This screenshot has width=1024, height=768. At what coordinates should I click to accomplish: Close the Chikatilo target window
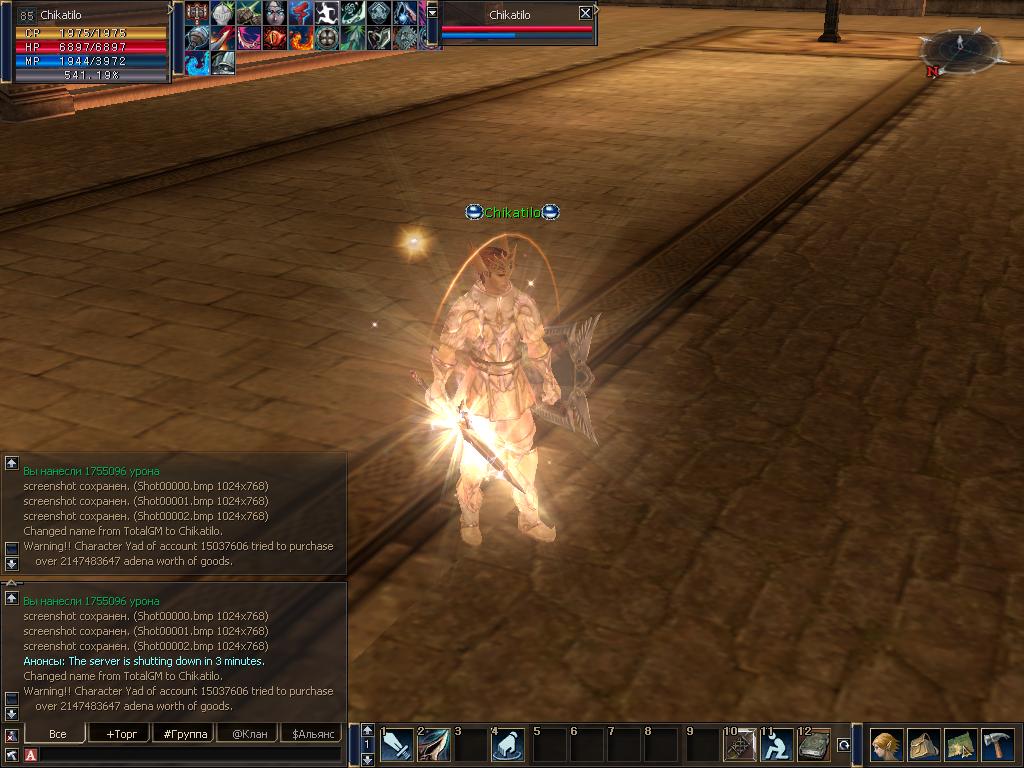tap(585, 14)
